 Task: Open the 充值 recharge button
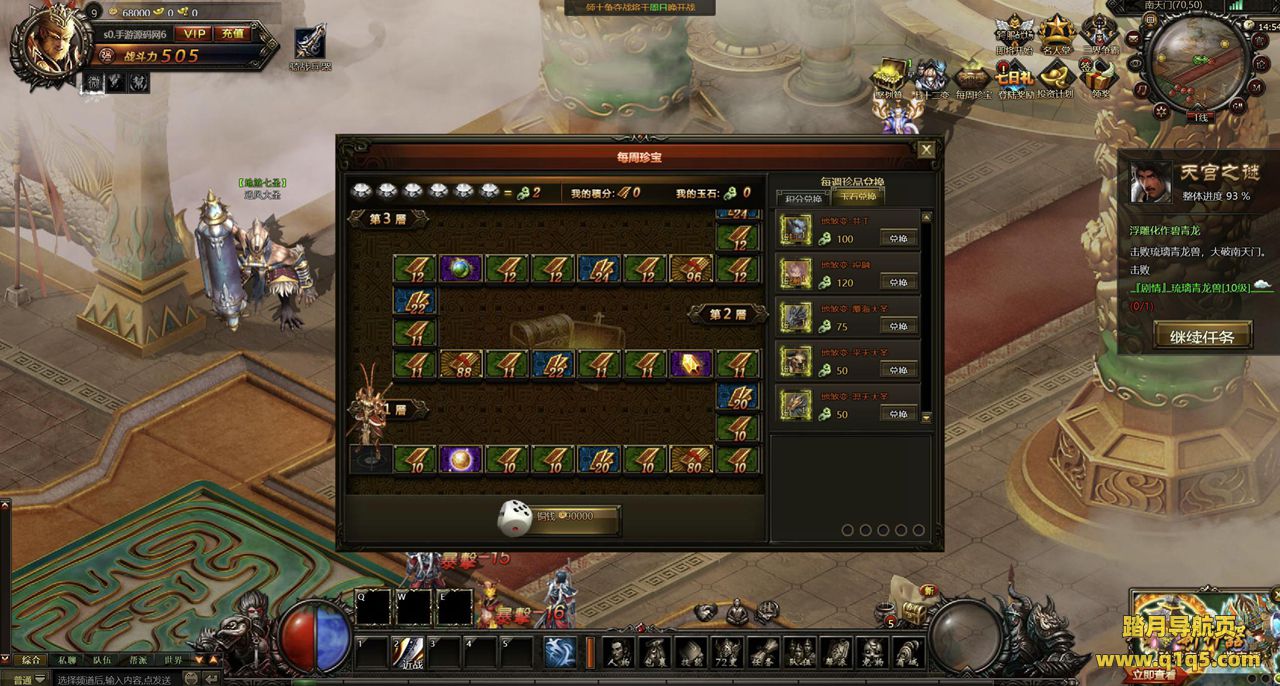pos(233,33)
